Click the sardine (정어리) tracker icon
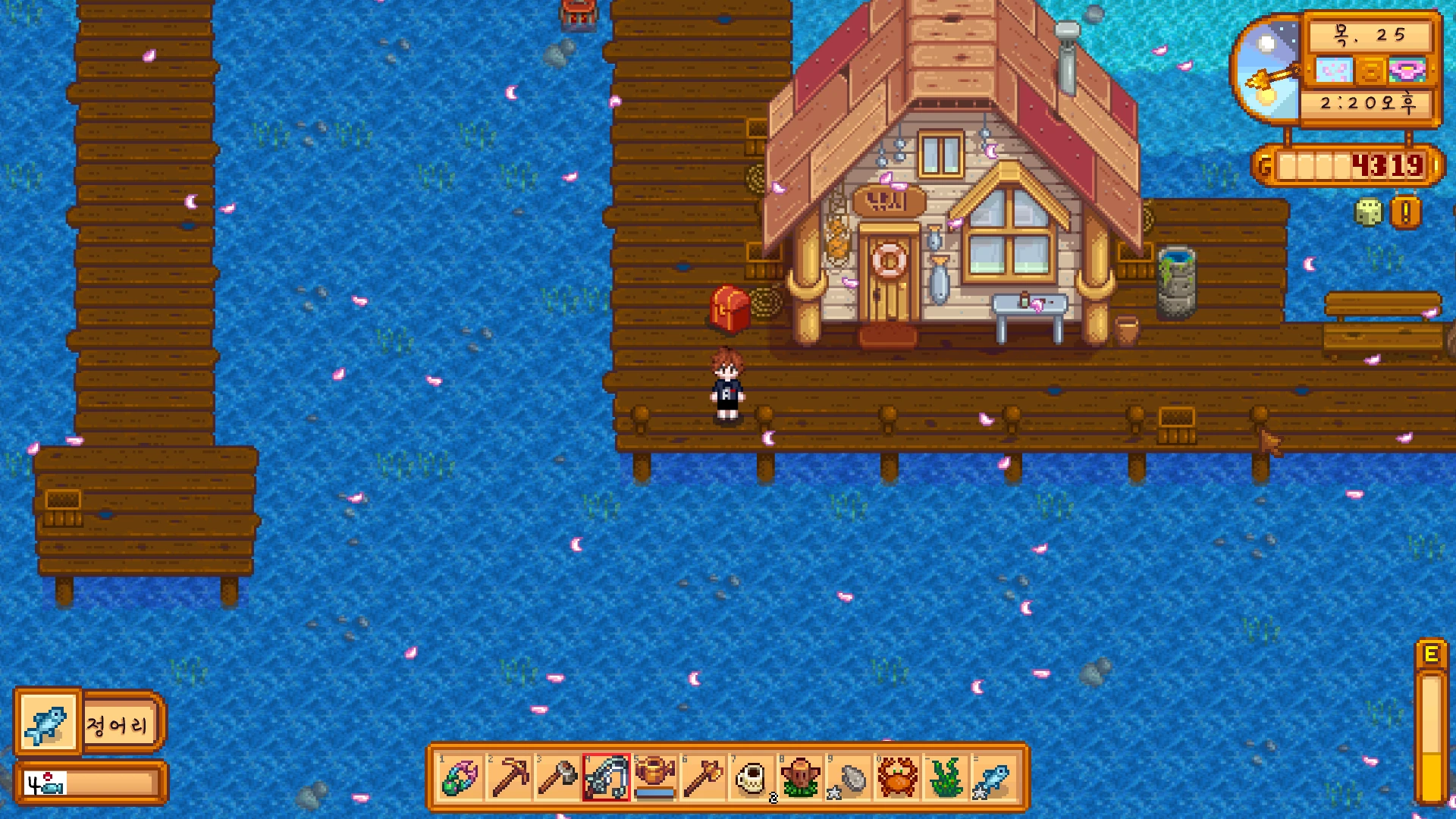The height and width of the screenshot is (819, 1456). (x=48, y=723)
